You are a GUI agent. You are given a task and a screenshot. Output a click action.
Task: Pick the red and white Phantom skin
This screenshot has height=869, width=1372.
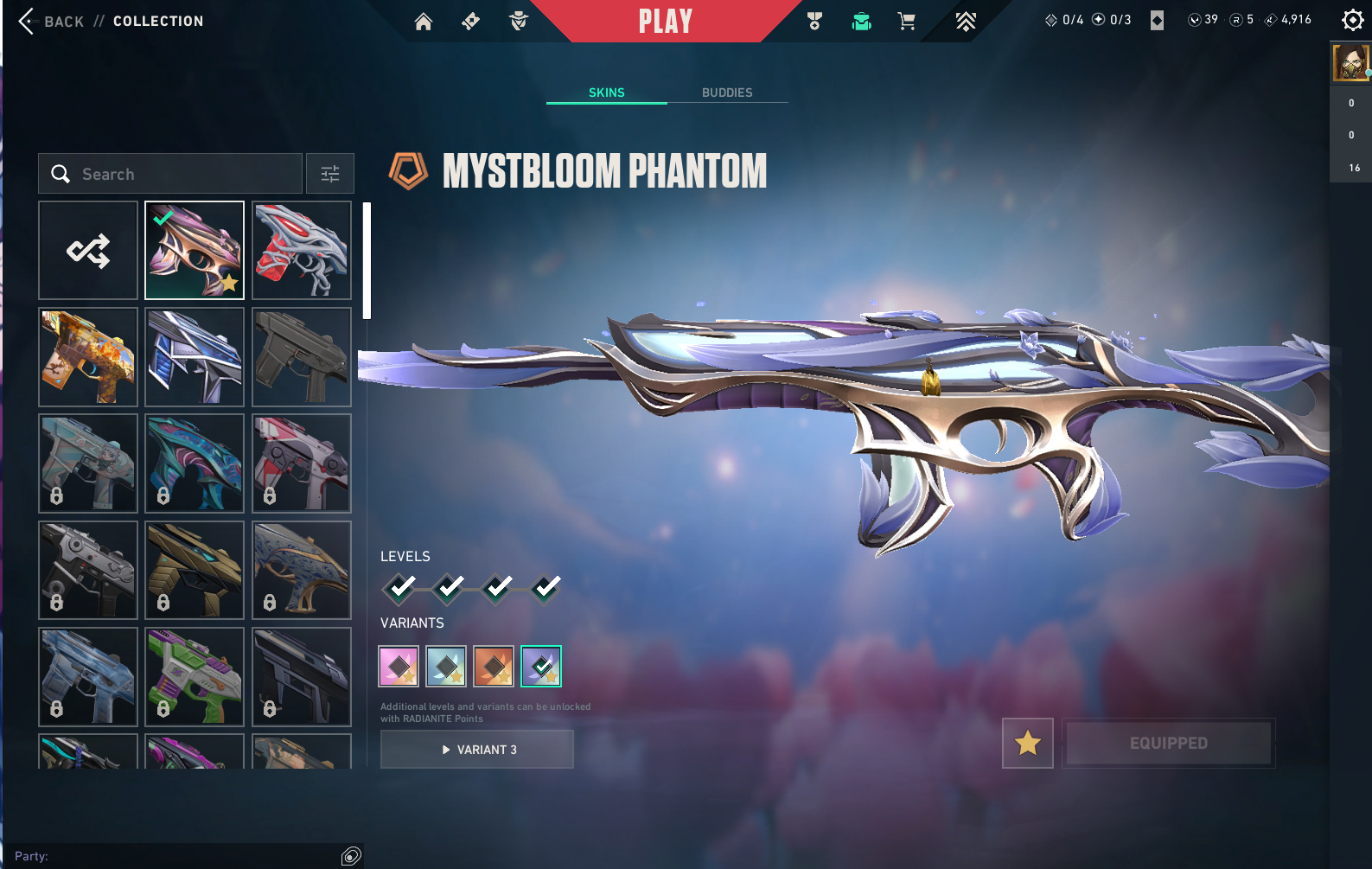302,251
